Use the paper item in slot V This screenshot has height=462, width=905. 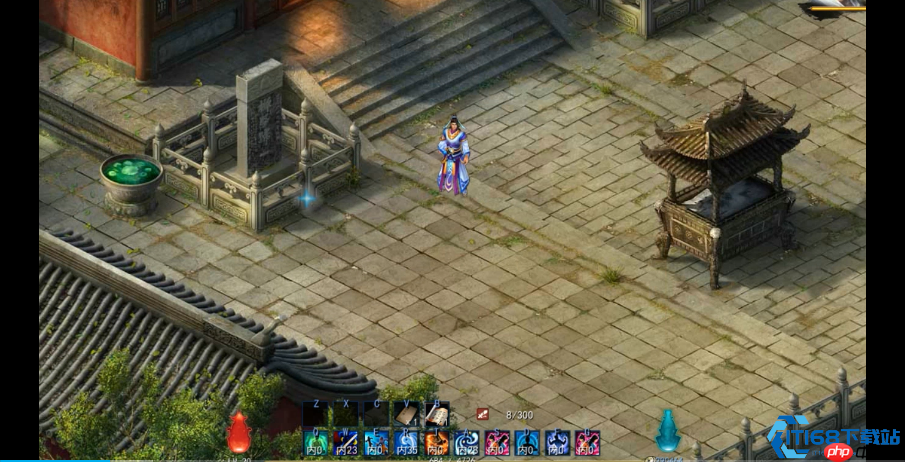tap(406, 415)
